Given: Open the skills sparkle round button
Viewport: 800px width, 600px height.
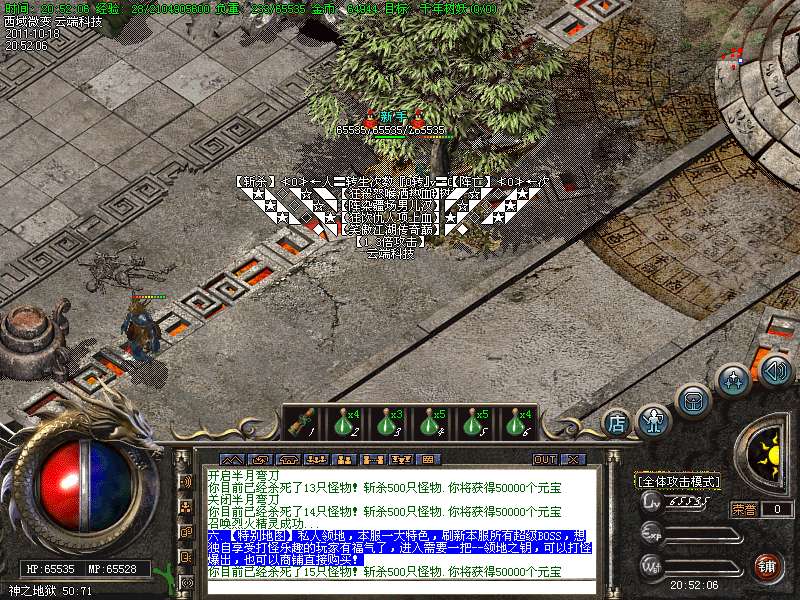Looking at the screenshot, I should 734,381.
